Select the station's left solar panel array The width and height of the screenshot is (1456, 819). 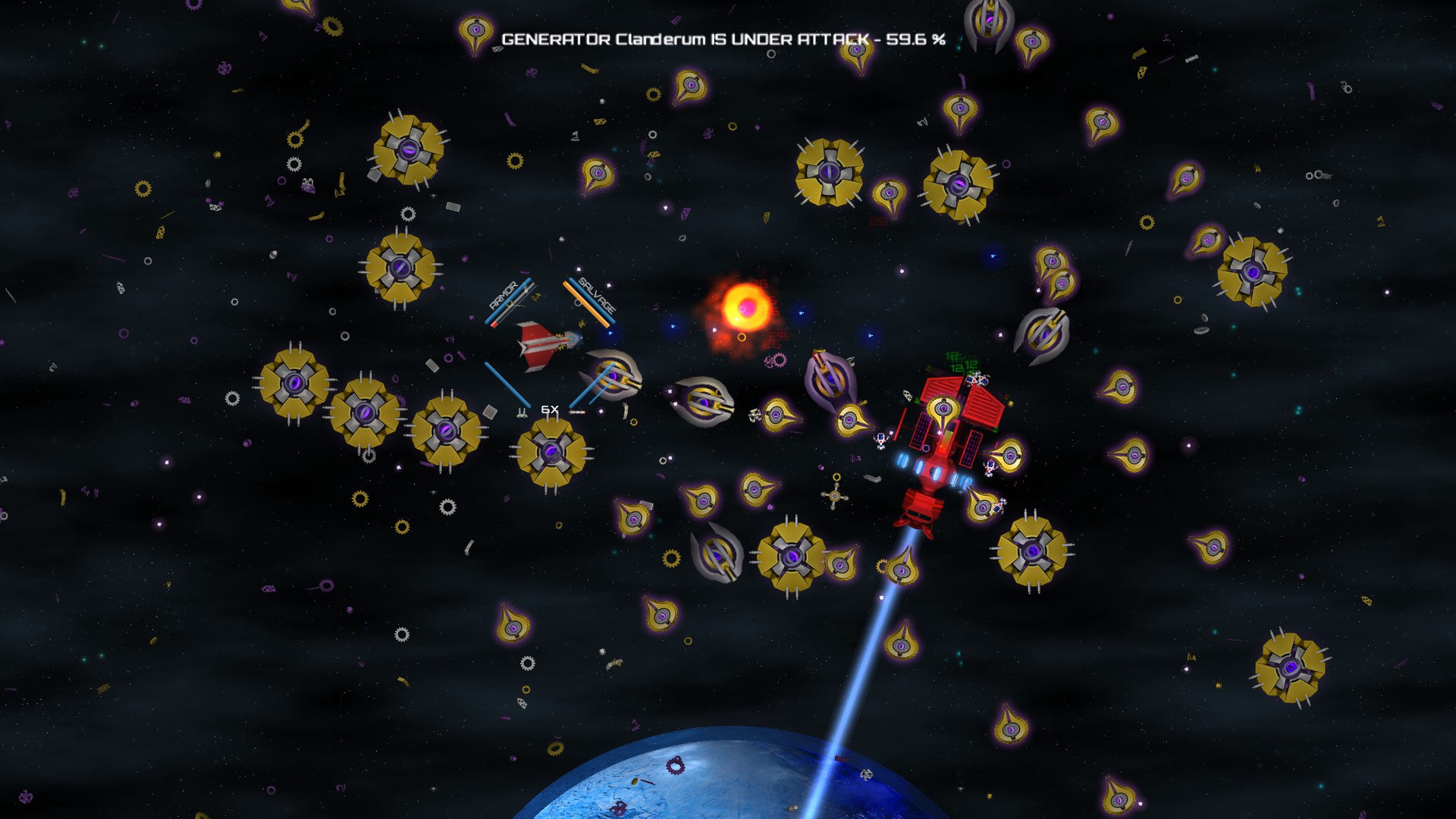[x=922, y=431]
